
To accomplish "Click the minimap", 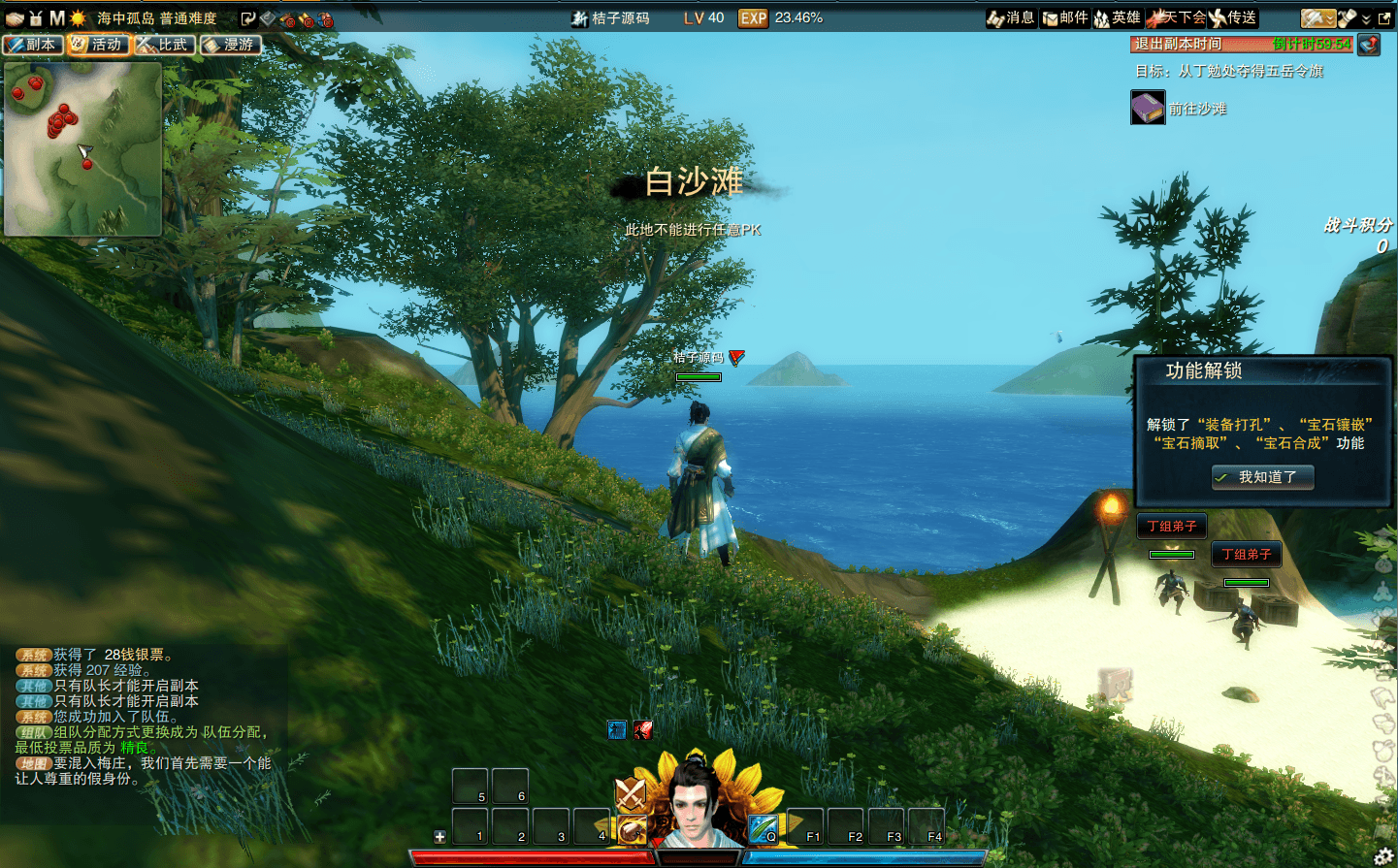I will click(x=82, y=148).
